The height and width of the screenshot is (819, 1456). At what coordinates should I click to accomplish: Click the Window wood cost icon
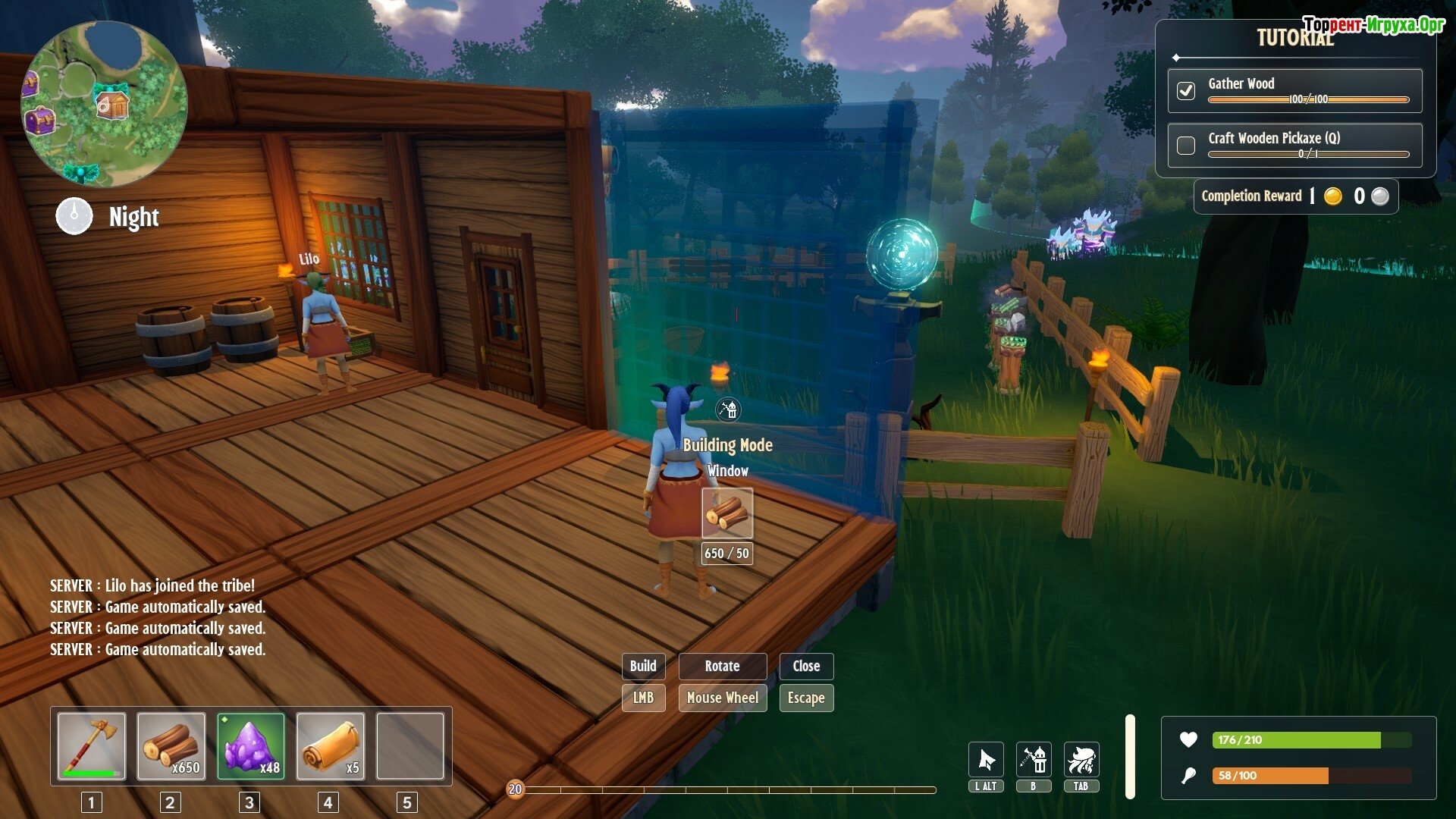tap(727, 513)
